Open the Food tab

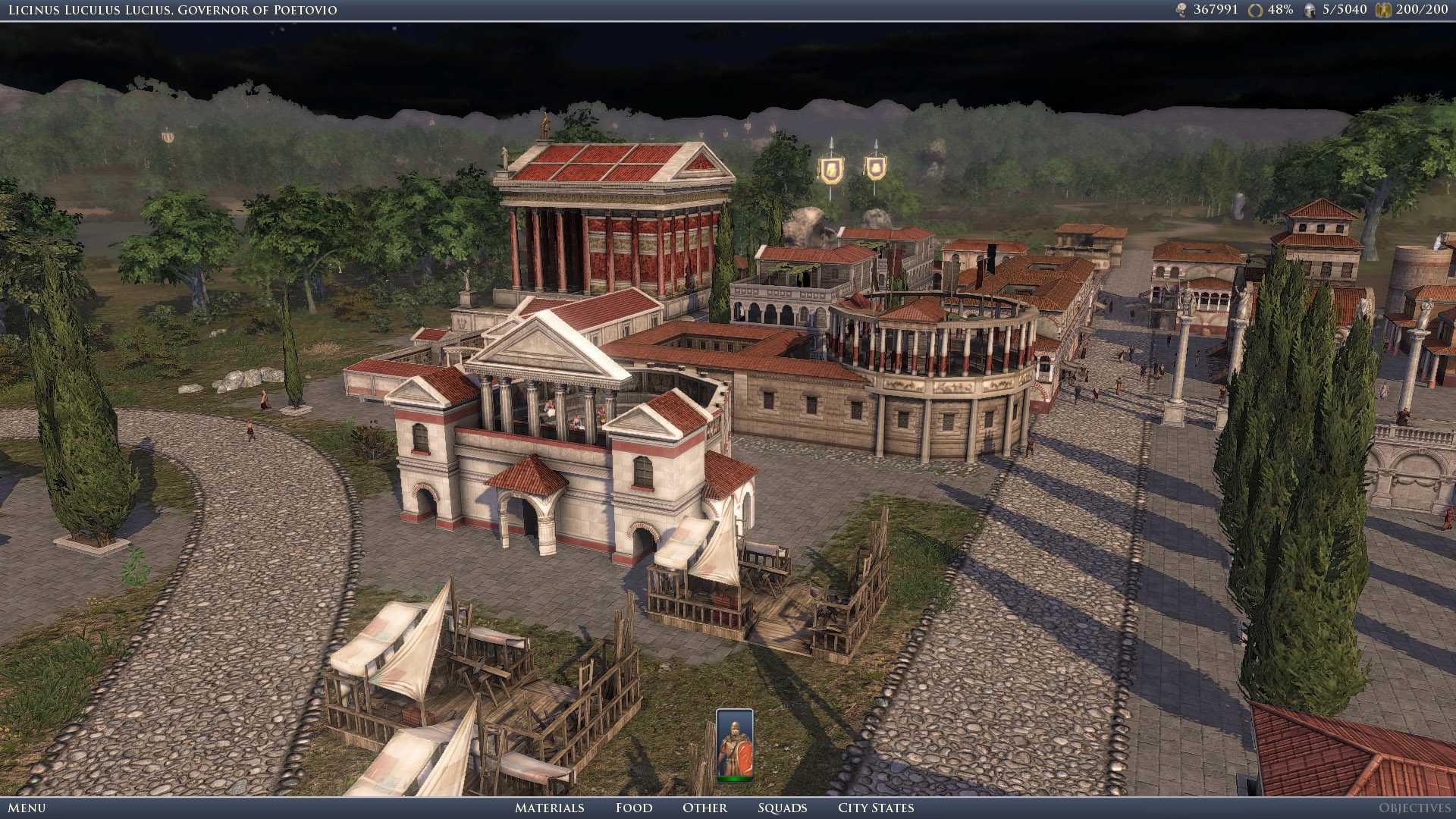coord(634,808)
